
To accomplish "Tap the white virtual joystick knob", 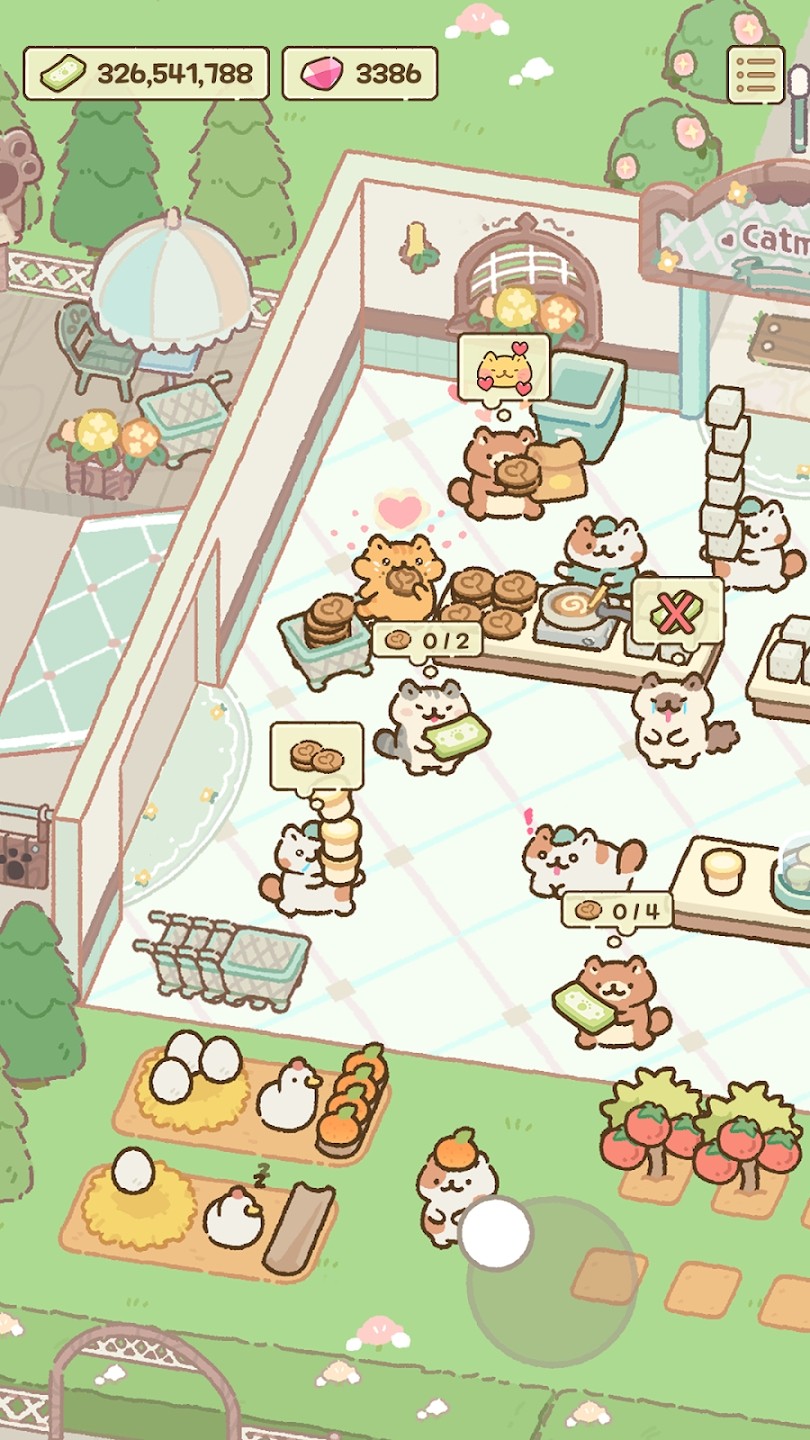I will pos(495,1232).
